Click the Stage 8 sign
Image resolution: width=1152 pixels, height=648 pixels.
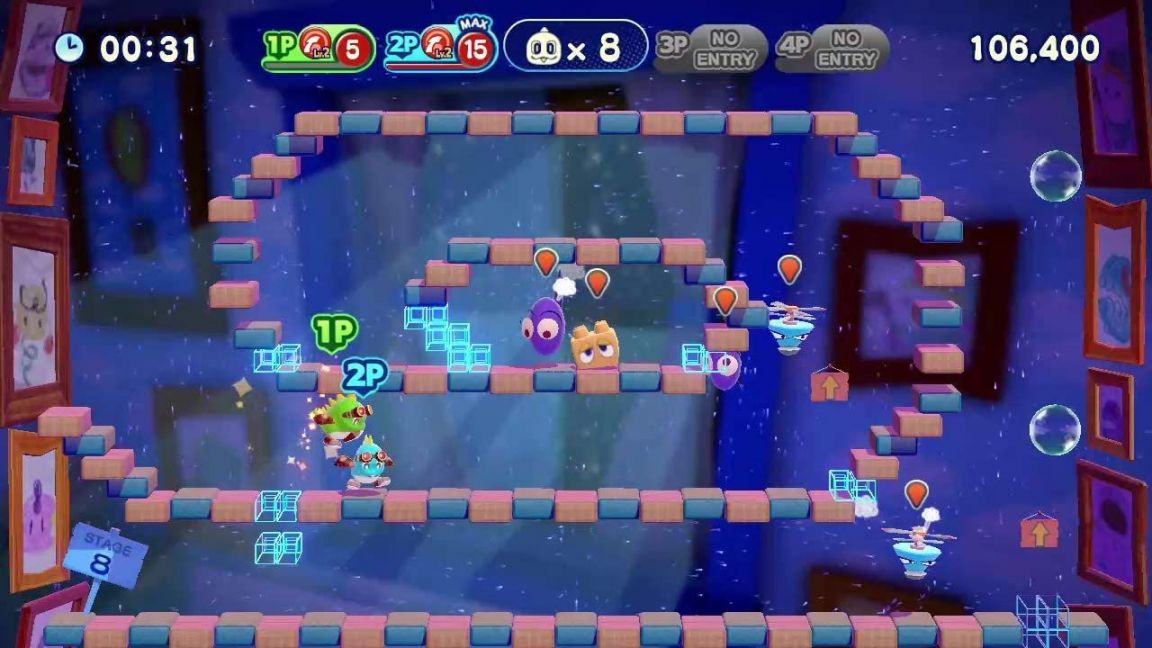click(x=104, y=553)
